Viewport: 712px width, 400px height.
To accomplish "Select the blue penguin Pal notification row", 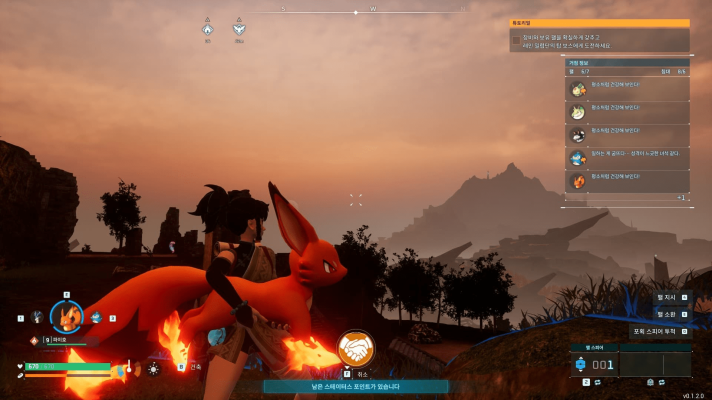I will [626, 157].
